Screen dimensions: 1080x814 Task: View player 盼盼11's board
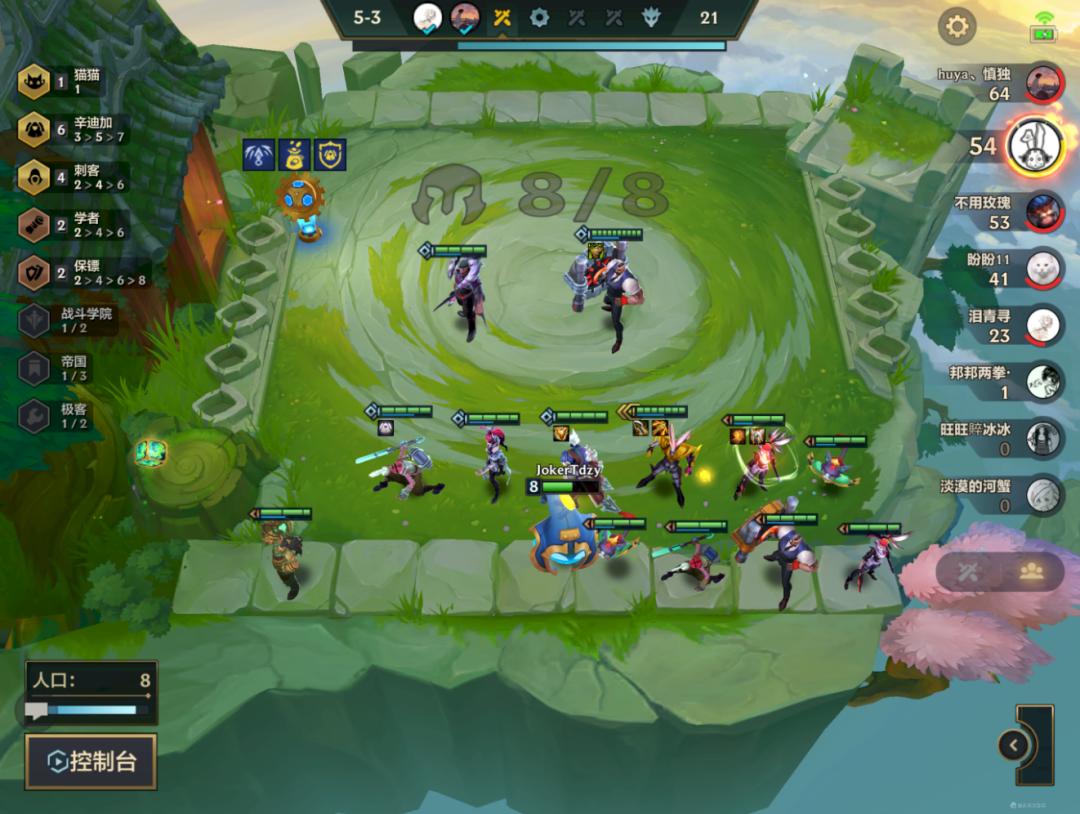coord(1043,267)
